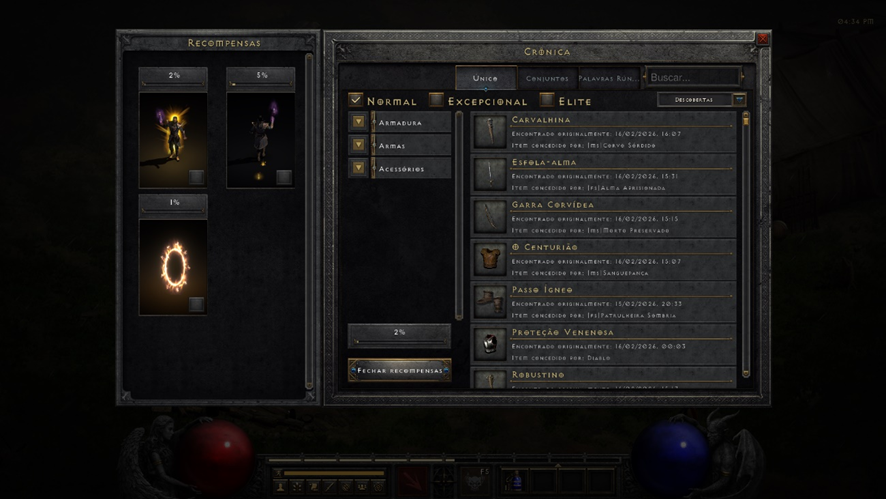Open the Descobertas dropdown
The image size is (886, 499).
[x=701, y=100]
